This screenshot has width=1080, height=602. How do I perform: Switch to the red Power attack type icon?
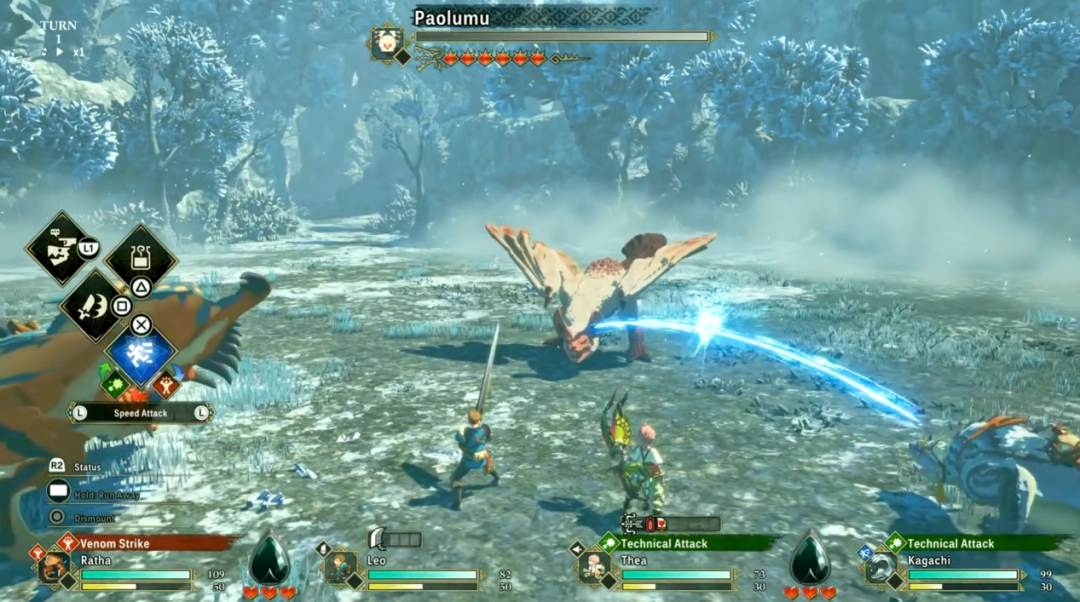coord(167,384)
